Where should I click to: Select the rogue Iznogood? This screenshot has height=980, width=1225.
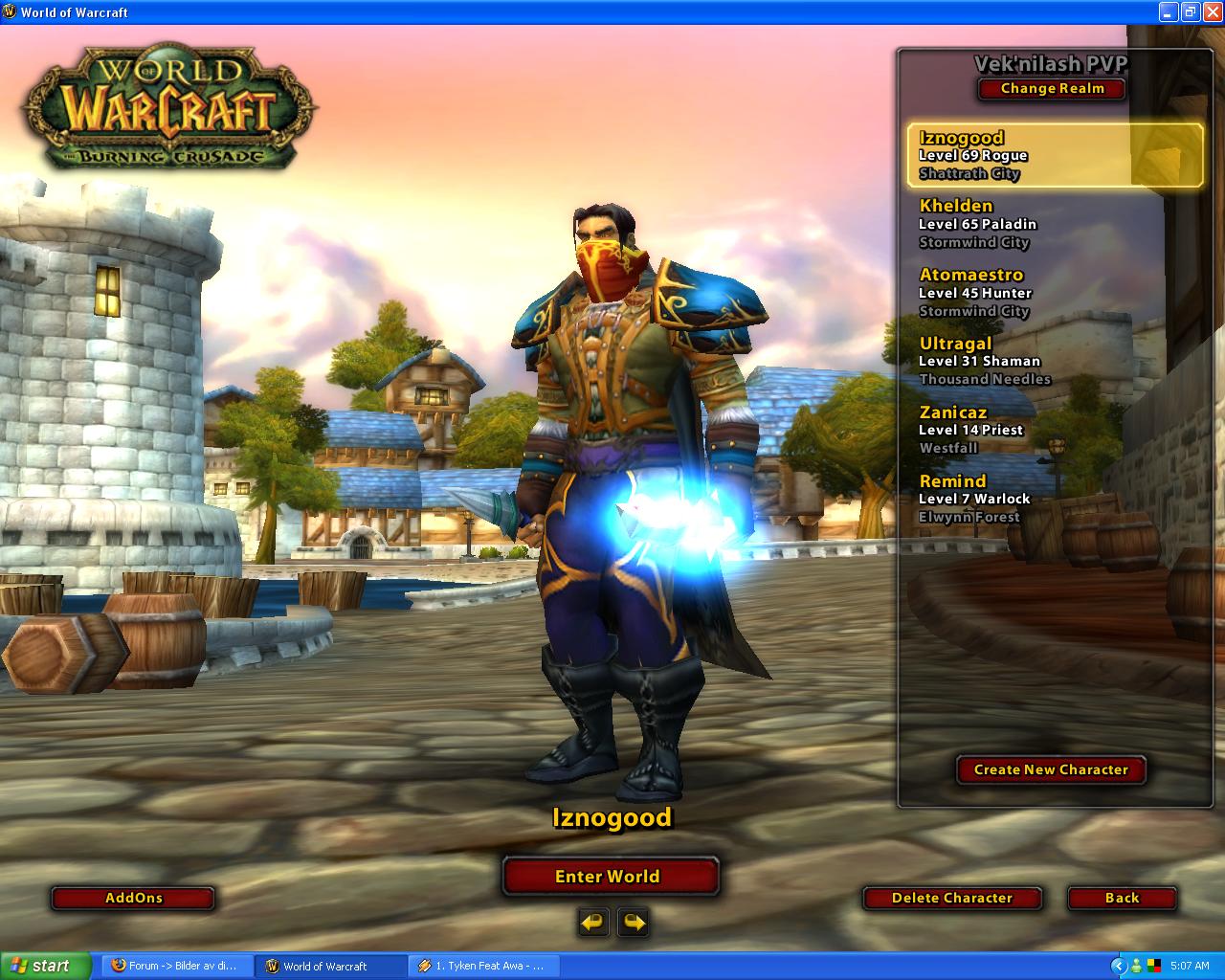tap(1054, 155)
